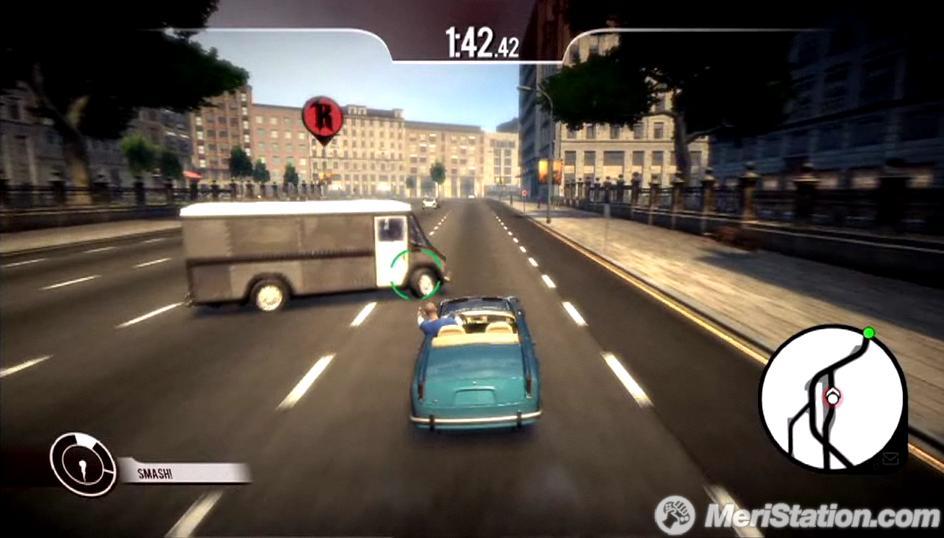Open the envelope message icon below minimap
The image size is (944, 538).
point(891,459)
